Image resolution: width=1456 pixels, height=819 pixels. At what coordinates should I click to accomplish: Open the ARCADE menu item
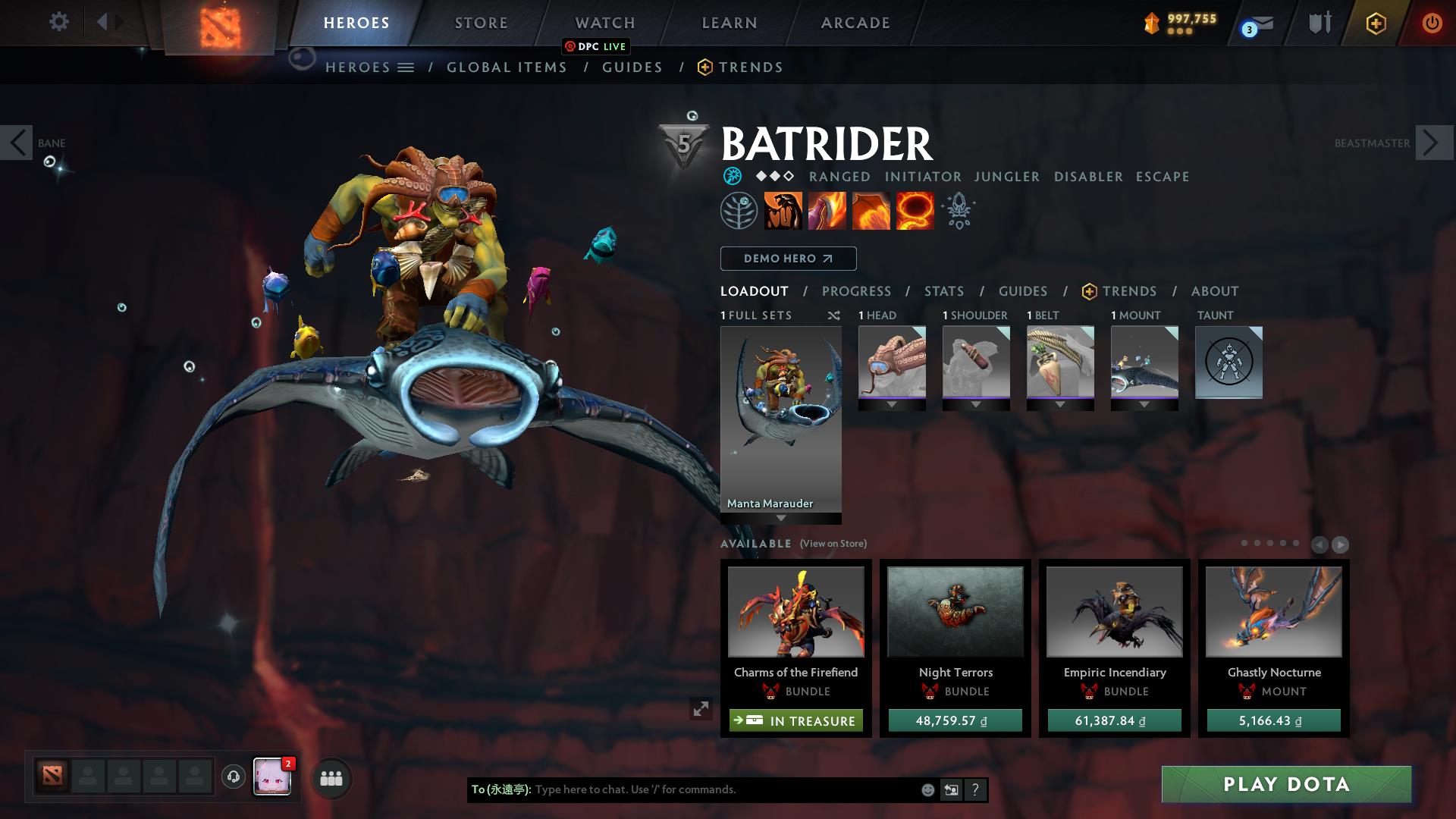tap(855, 23)
